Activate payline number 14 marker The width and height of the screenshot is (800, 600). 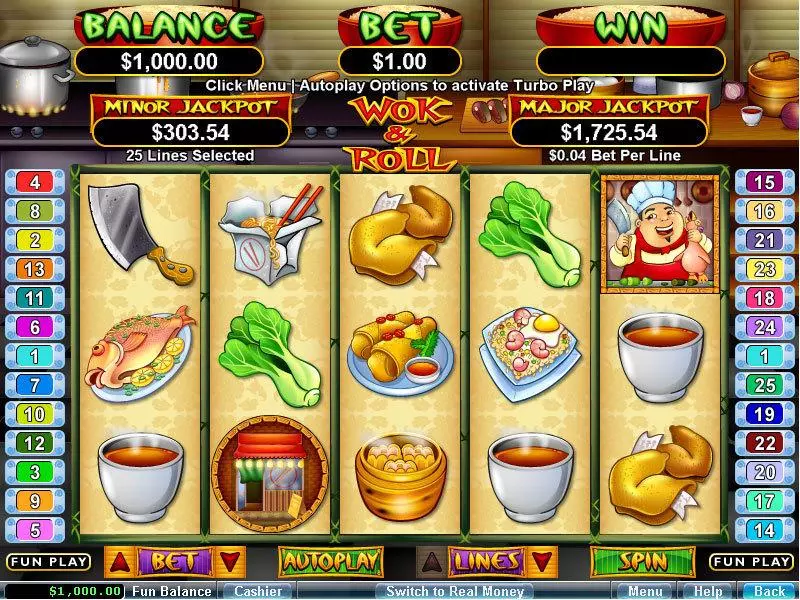pos(764,530)
